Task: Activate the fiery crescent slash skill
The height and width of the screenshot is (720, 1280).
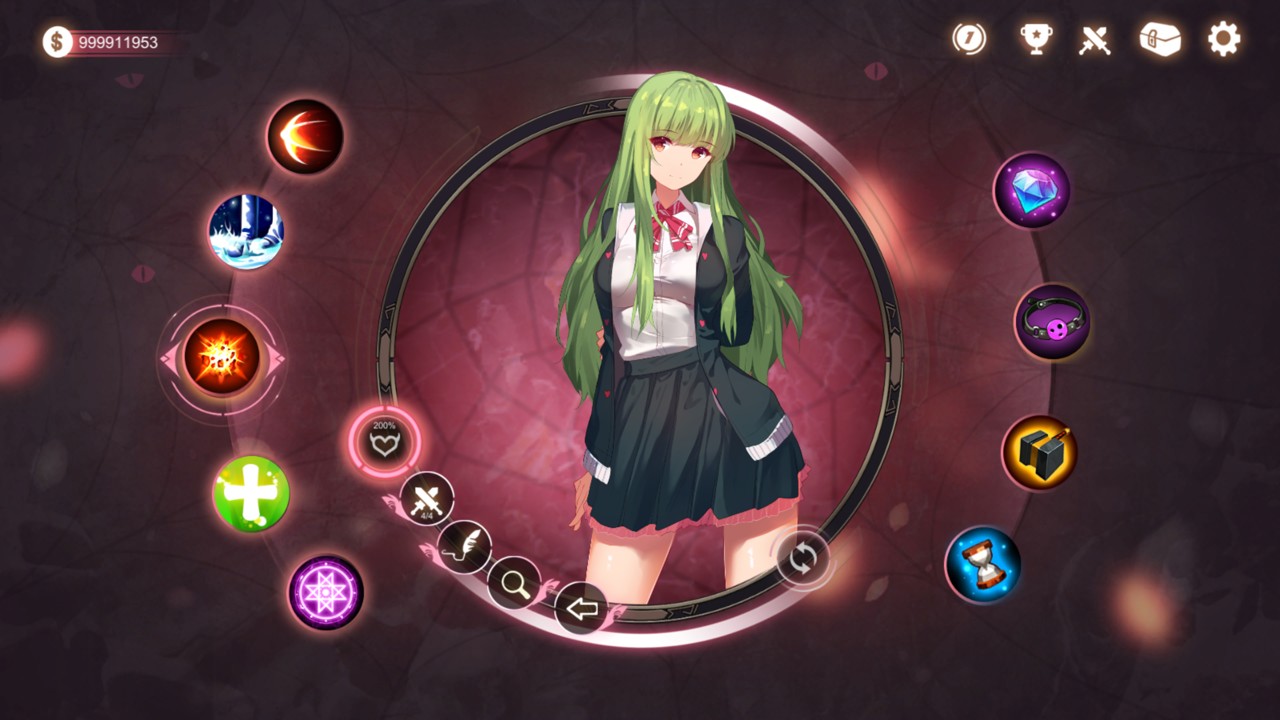Action: (305, 136)
